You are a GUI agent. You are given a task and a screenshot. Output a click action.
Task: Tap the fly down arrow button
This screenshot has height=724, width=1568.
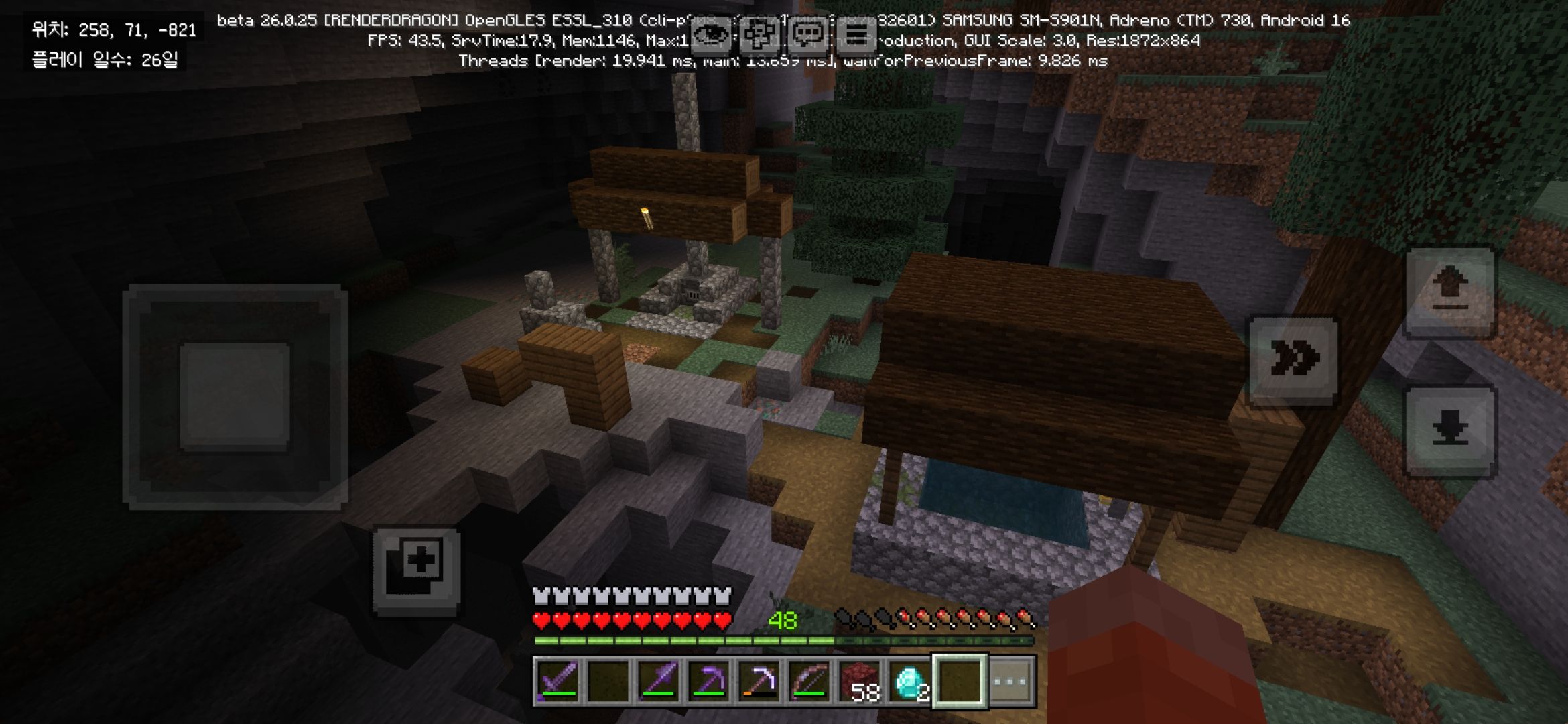tap(1450, 430)
